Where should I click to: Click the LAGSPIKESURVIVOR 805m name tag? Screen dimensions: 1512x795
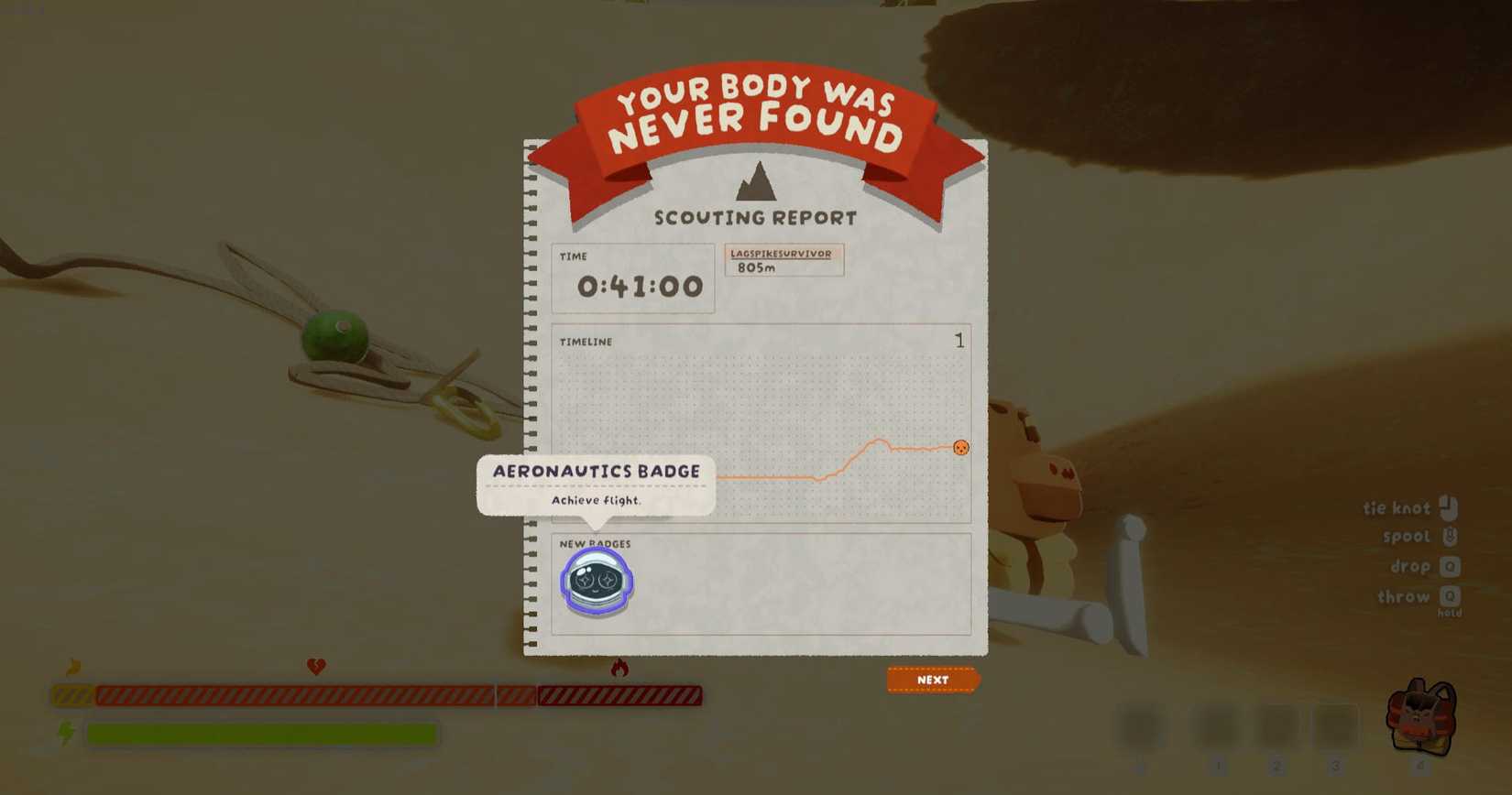(784, 260)
